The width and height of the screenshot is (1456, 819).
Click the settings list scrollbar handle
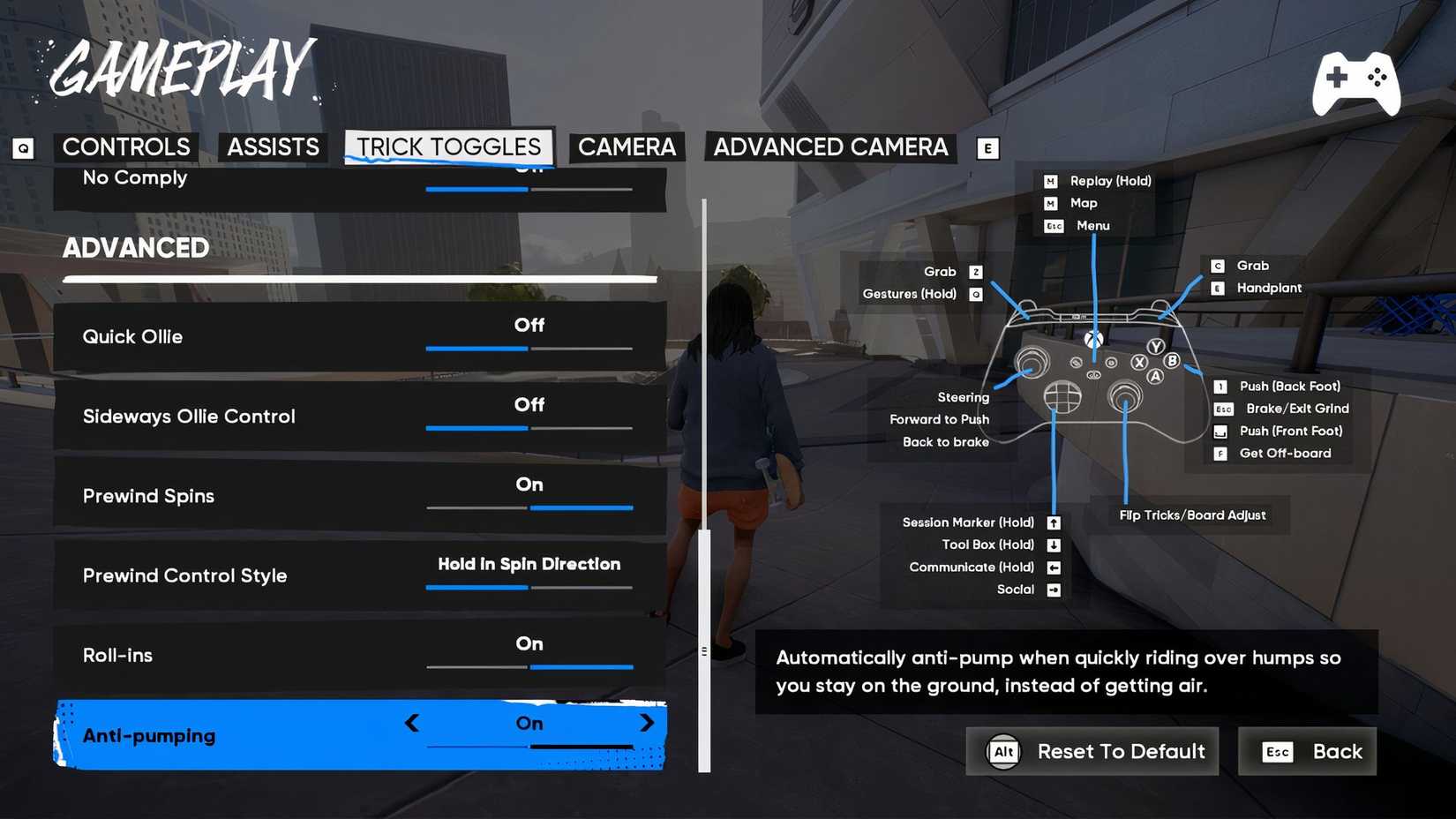pyautogui.click(x=704, y=650)
